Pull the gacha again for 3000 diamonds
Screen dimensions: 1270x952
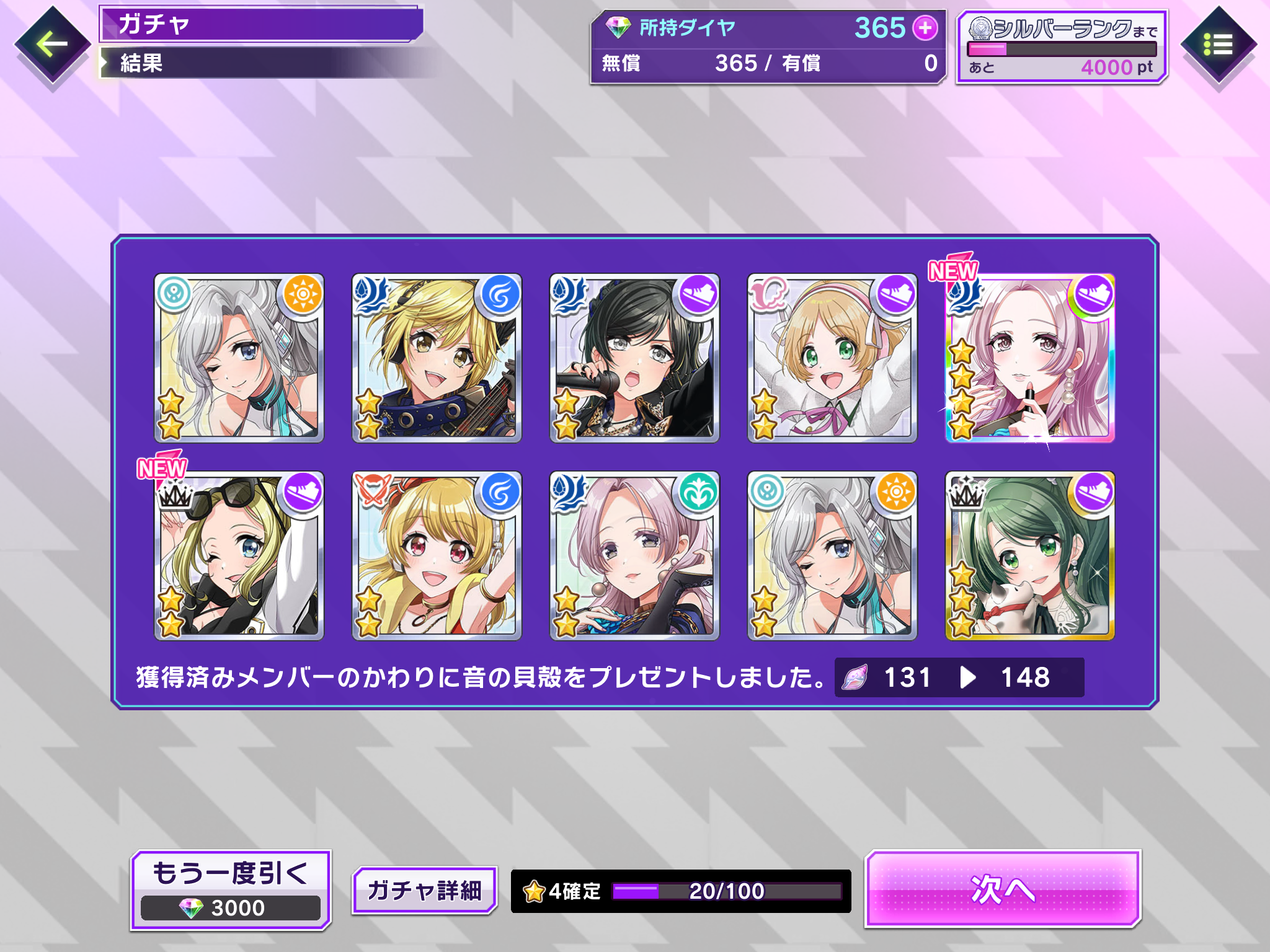tap(231, 890)
